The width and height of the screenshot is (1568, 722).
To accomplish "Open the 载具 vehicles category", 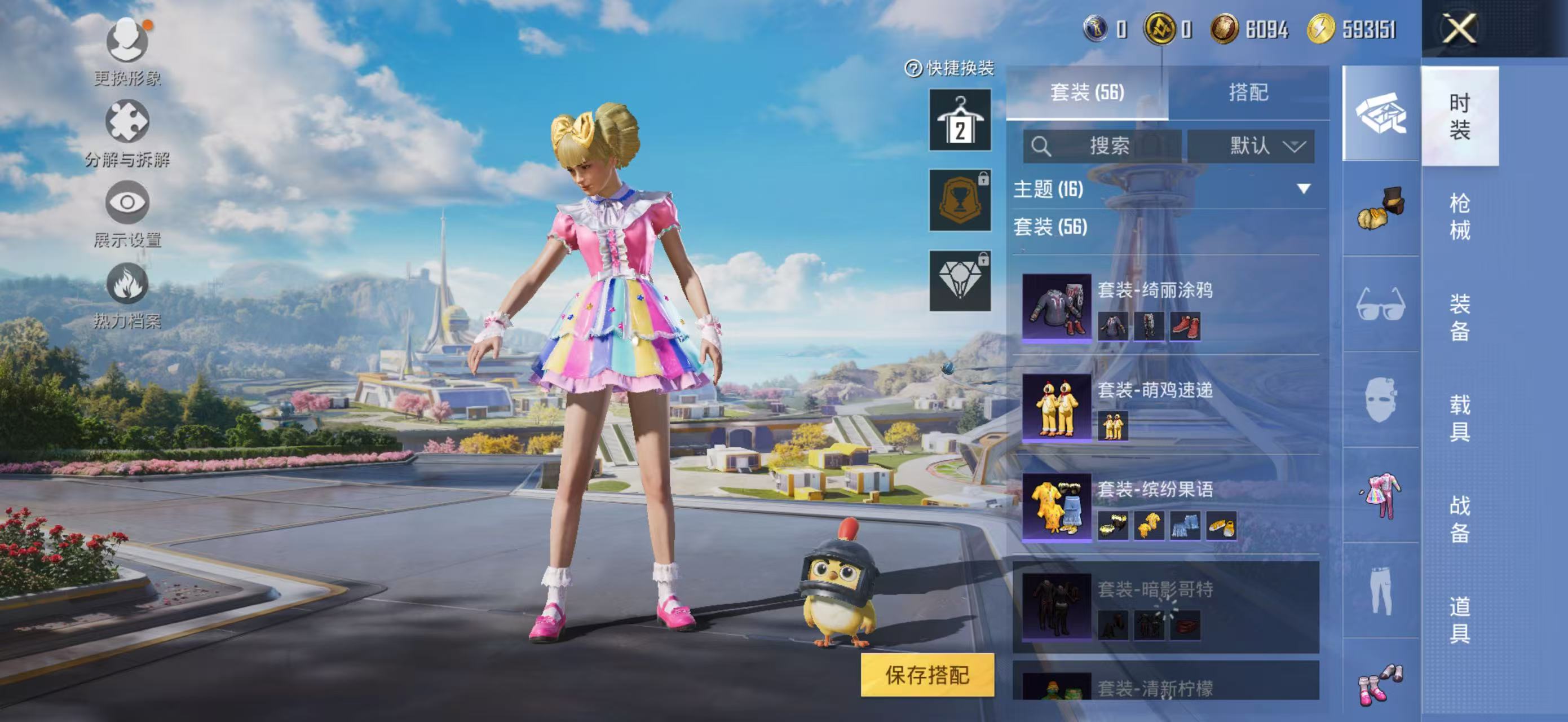I will pos(1460,417).
